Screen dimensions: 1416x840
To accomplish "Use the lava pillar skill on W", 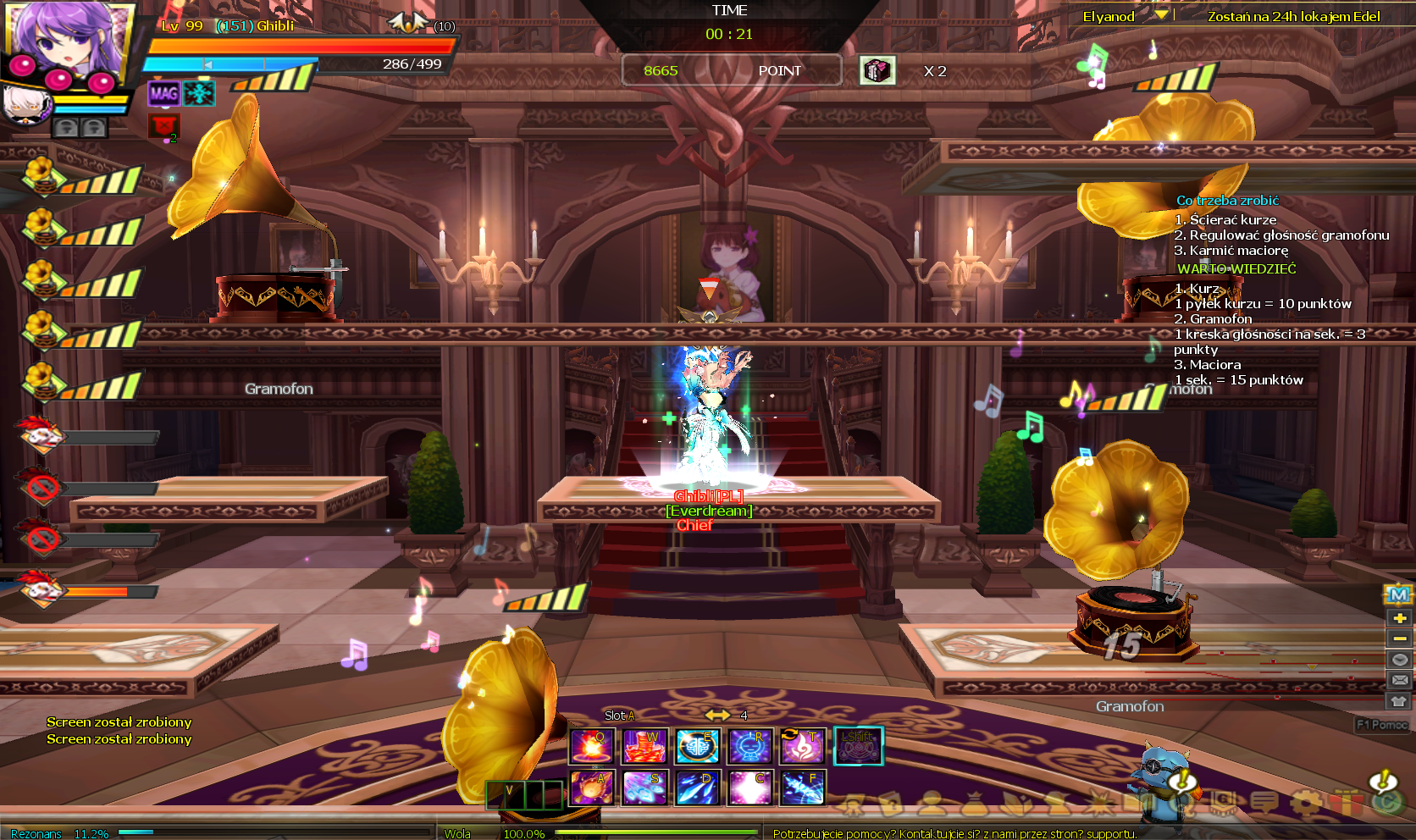I will [644, 746].
